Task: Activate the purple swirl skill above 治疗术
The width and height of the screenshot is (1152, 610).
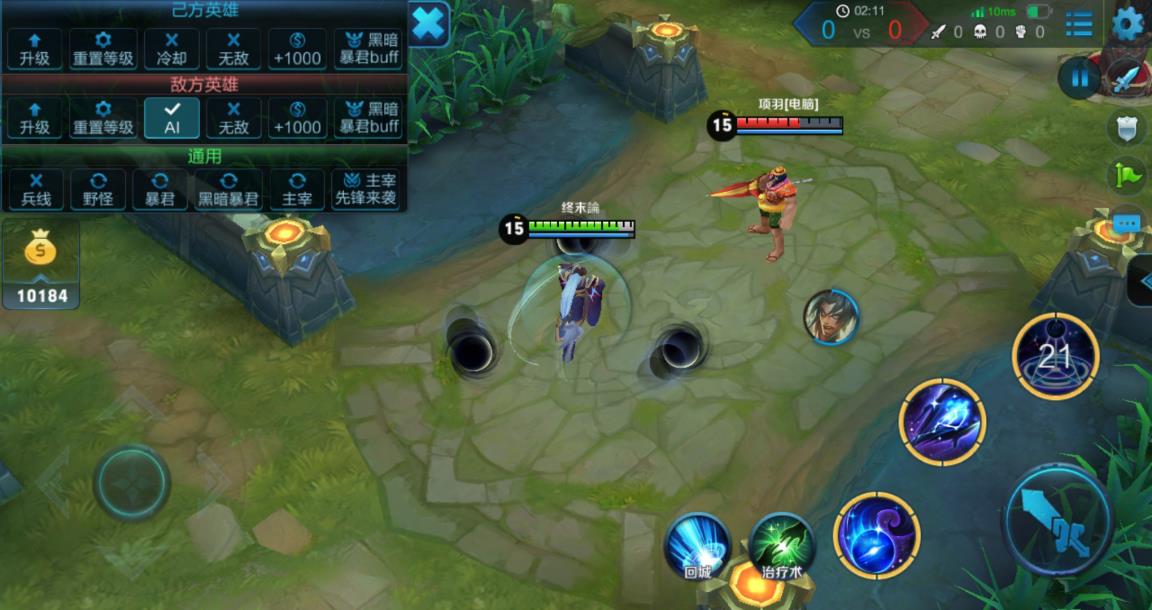Action: tap(876, 535)
